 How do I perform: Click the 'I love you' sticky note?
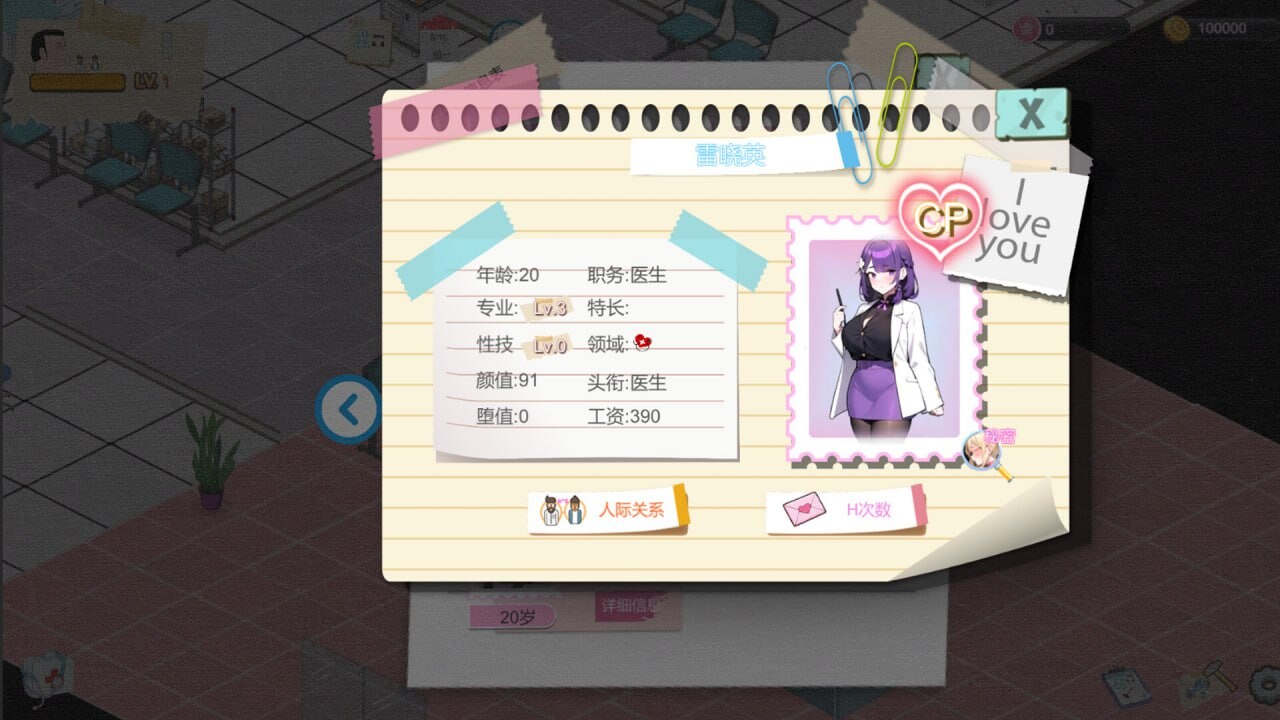tap(1021, 222)
